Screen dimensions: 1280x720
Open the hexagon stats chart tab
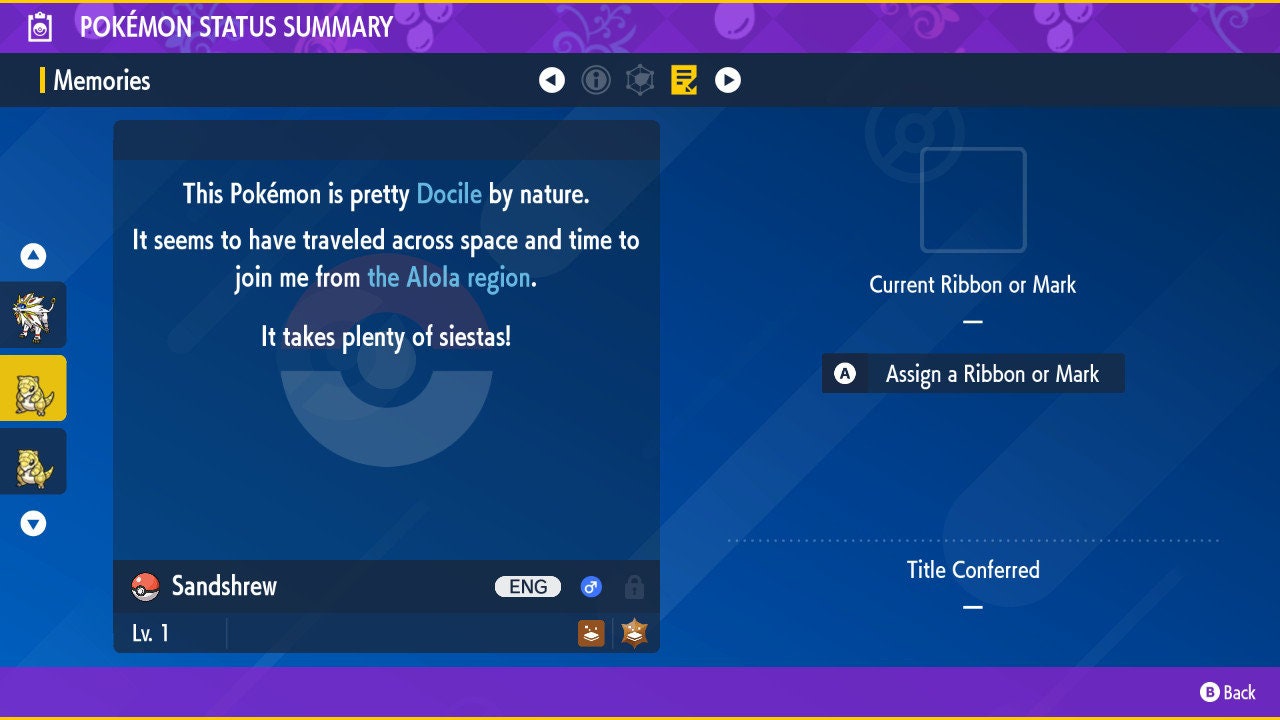coord(640,80)
